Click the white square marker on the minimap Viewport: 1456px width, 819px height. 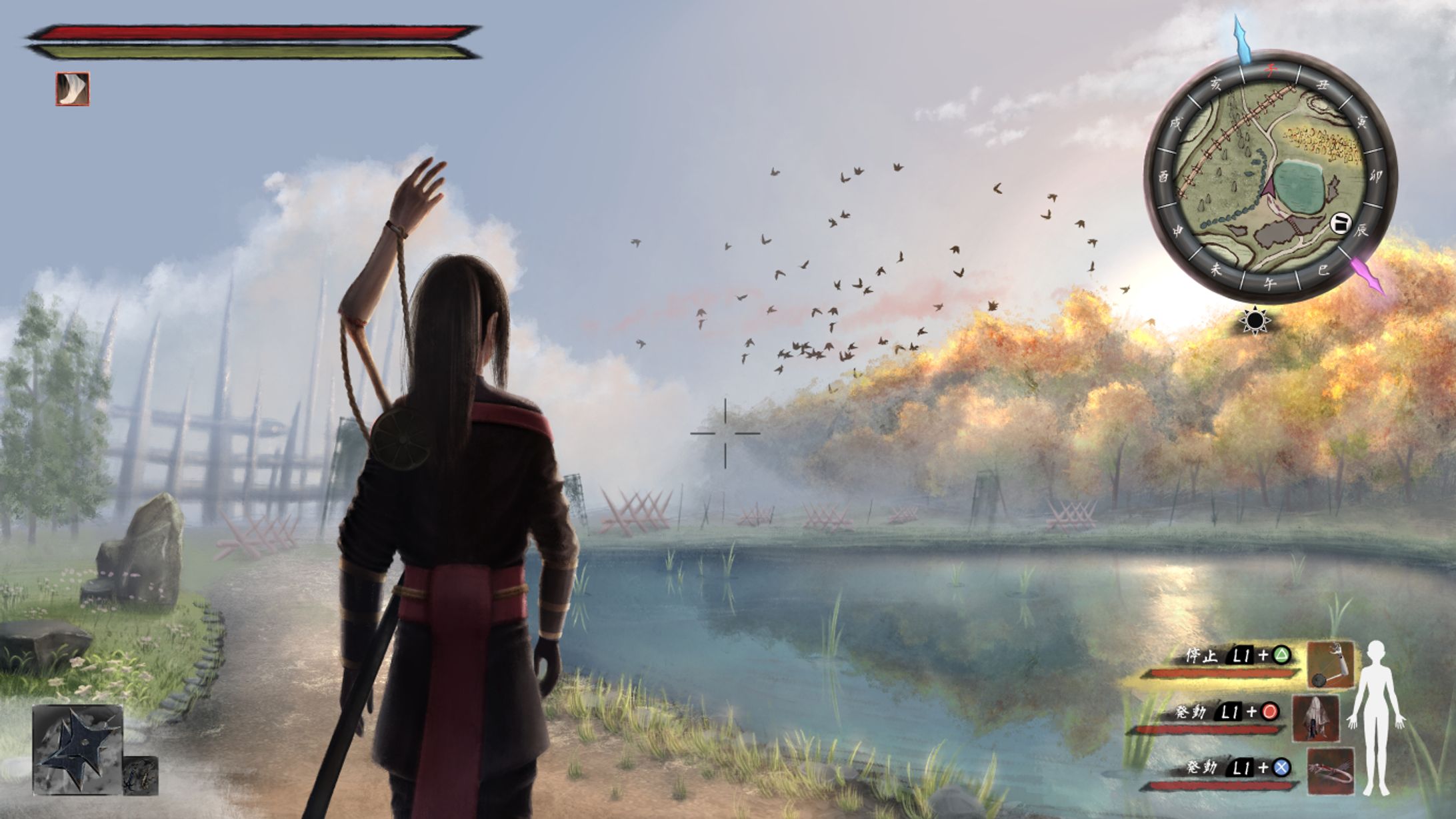click(x=1340, y=223)
